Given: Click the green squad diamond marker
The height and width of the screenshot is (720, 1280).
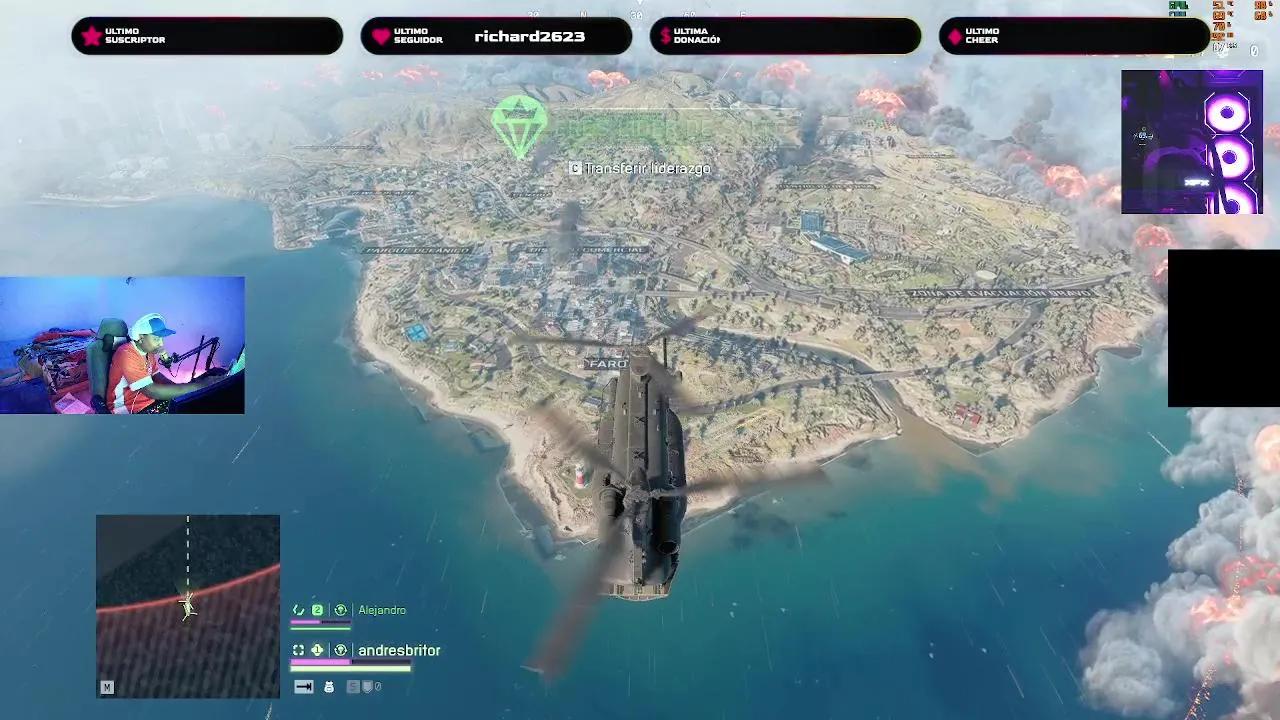Looking at the screenshot, I should click(x=519, y=125).
